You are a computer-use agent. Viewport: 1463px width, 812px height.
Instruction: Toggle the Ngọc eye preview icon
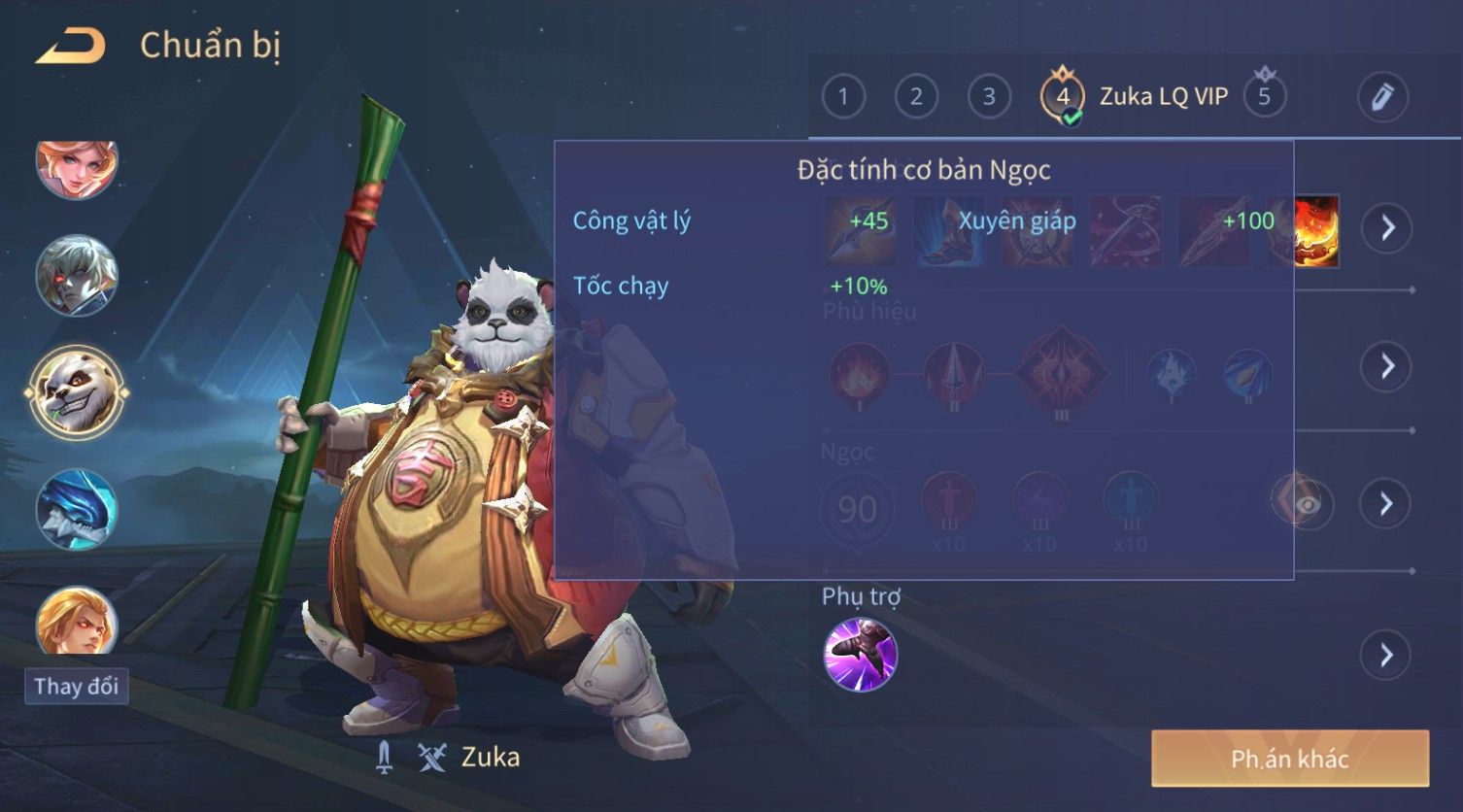1307,504
